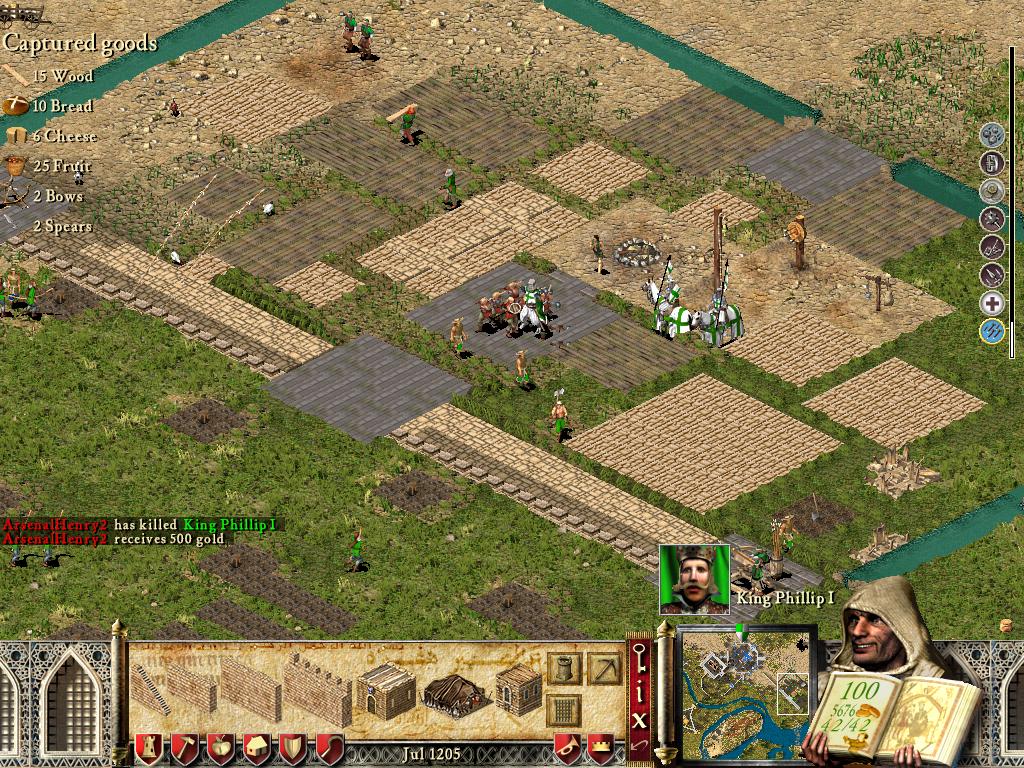
Task: Switch to the hammer industry category shield
Action: 183,747
